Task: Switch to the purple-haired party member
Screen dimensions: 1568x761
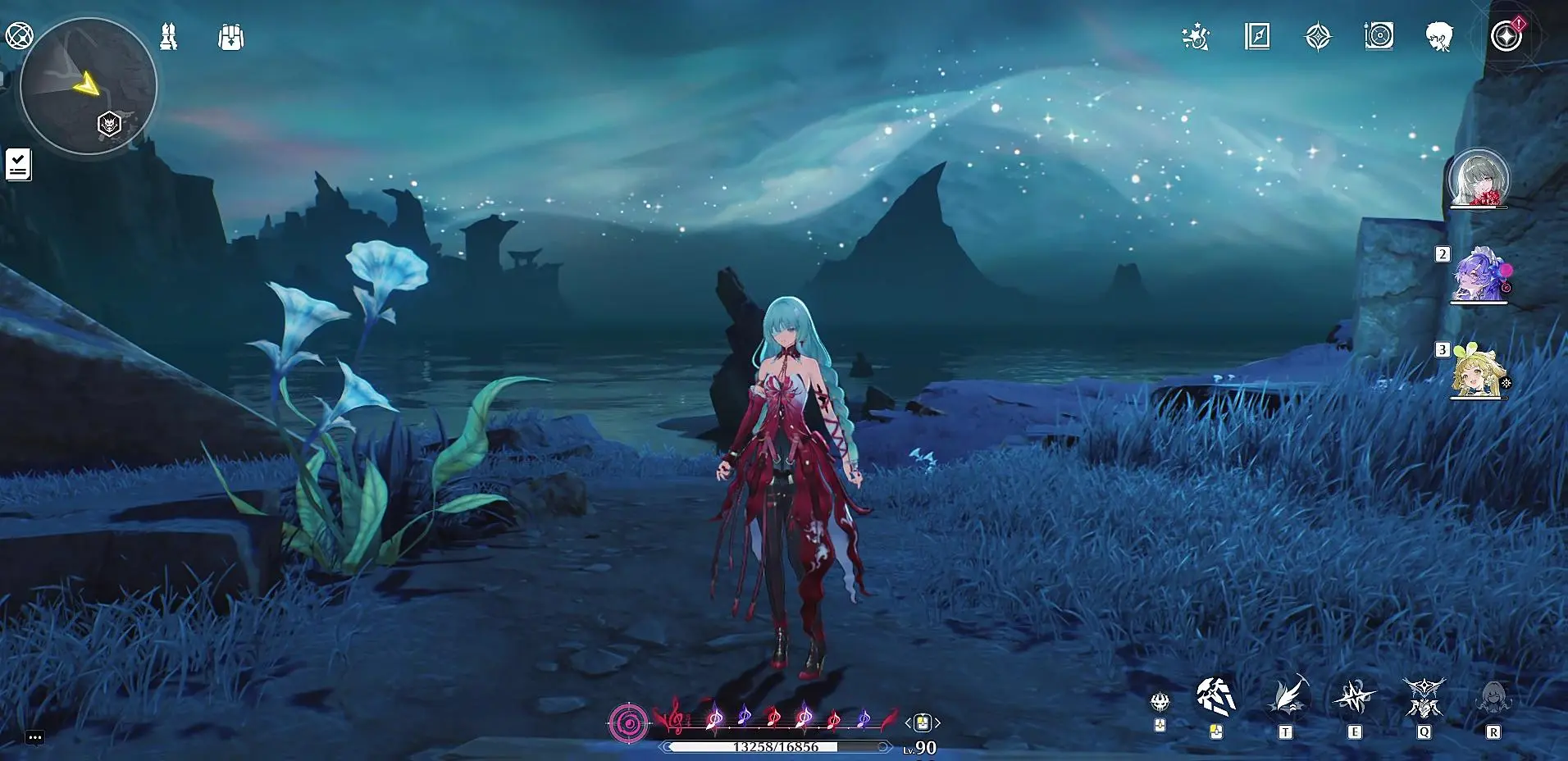Action: (1479, 275)
